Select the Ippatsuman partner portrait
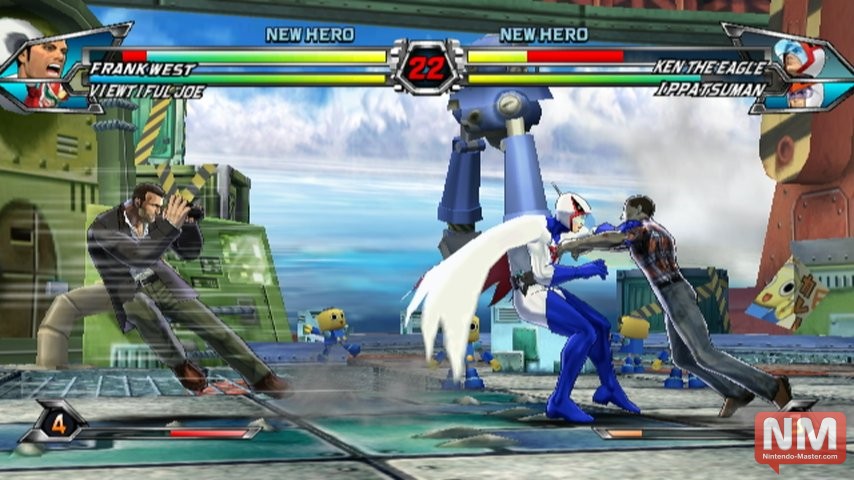Screen dimensions: 854x480 (x=806, y=95)
